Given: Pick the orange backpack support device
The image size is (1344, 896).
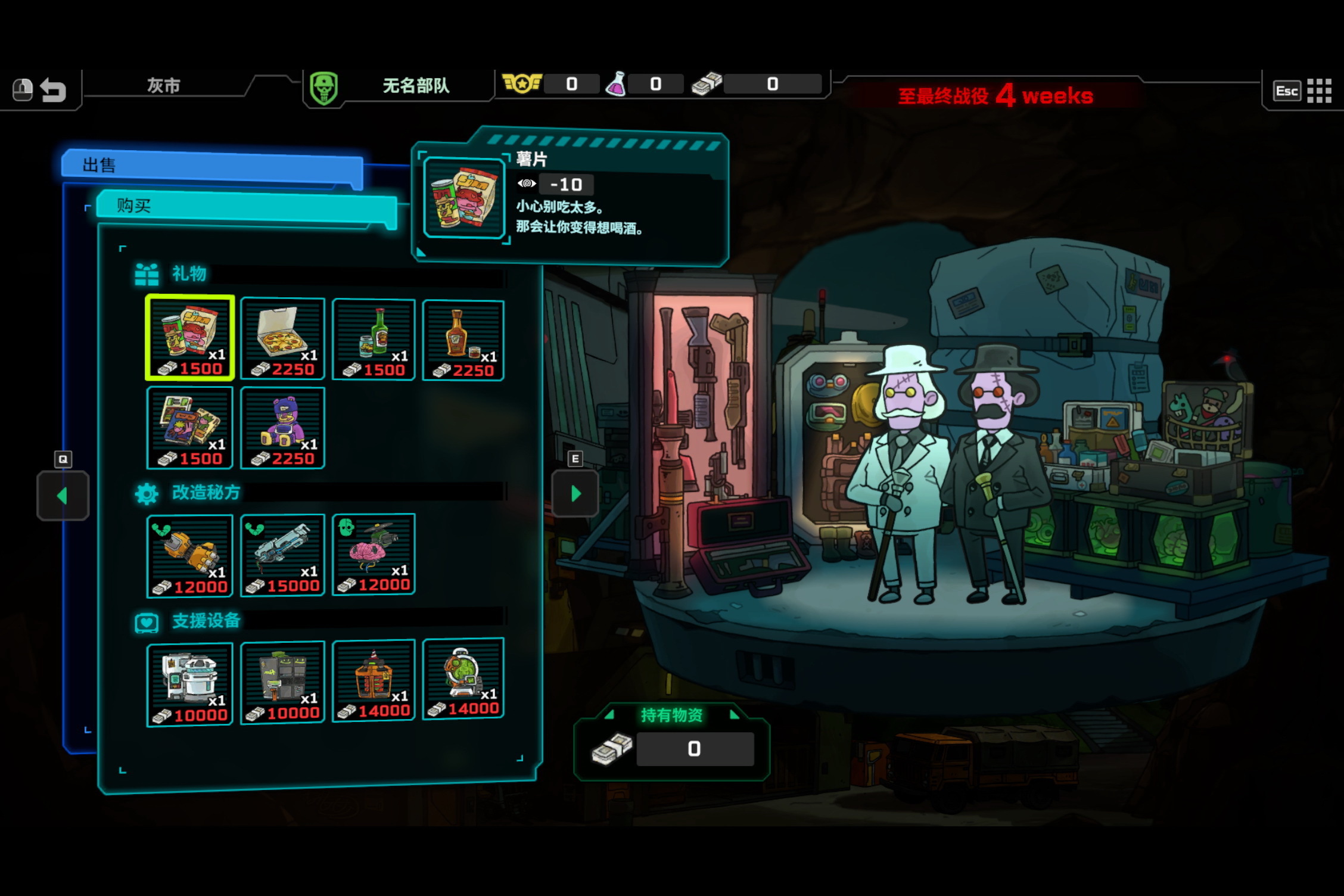Looking at the screenshot, I should [374, 680].
